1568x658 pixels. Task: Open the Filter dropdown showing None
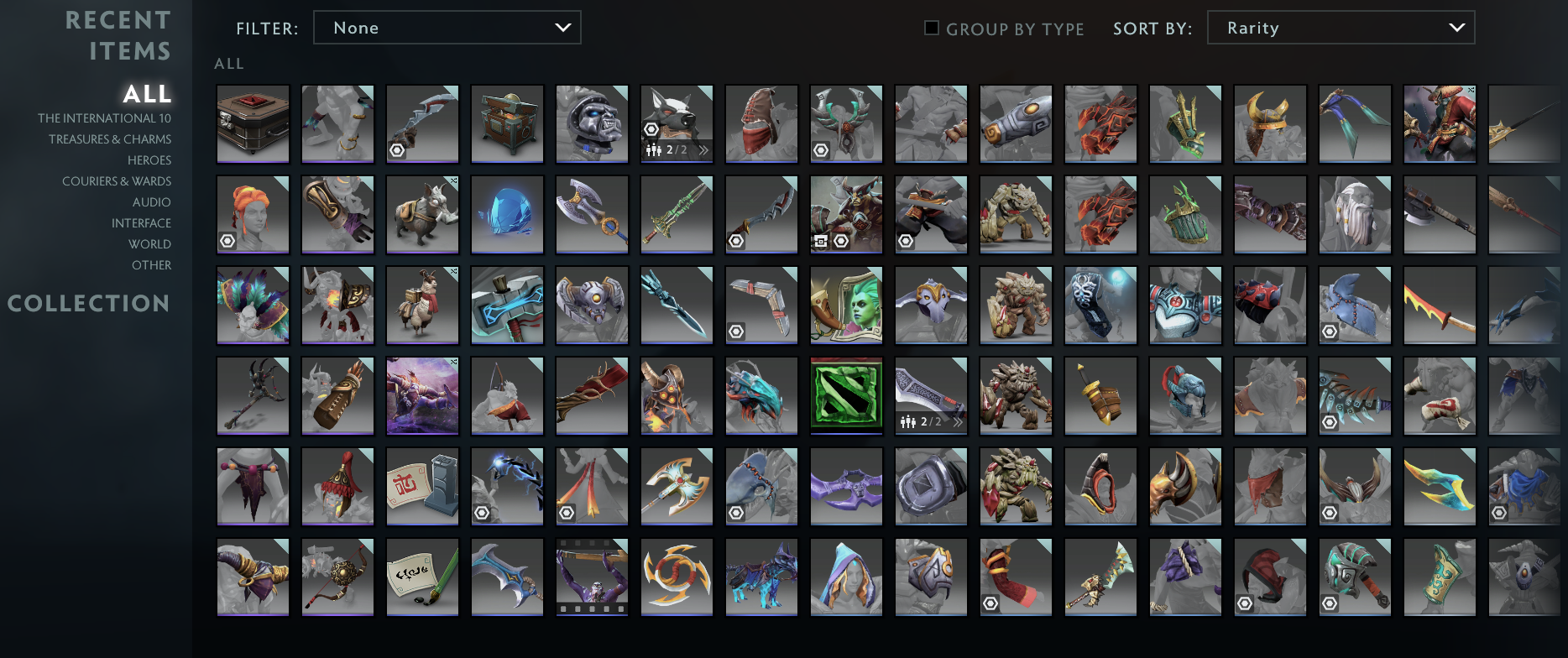447,27
